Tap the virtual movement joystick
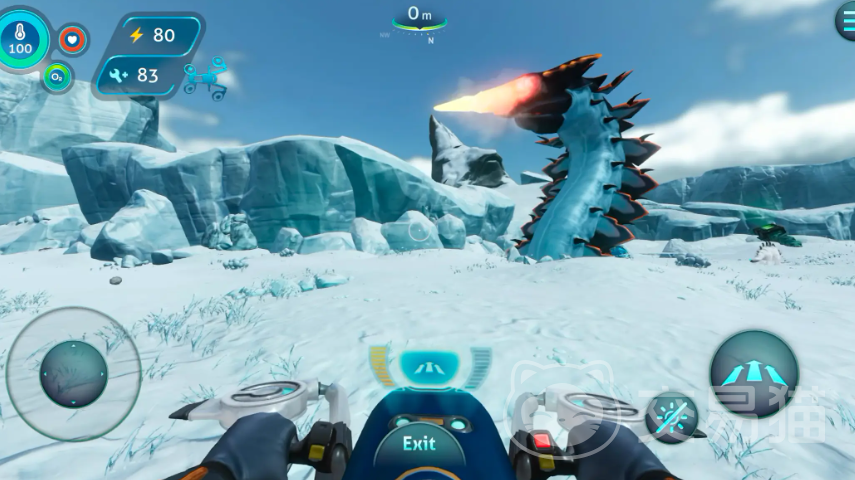The height and width of the screenshot is (480, 855). [x=72, y=374]
